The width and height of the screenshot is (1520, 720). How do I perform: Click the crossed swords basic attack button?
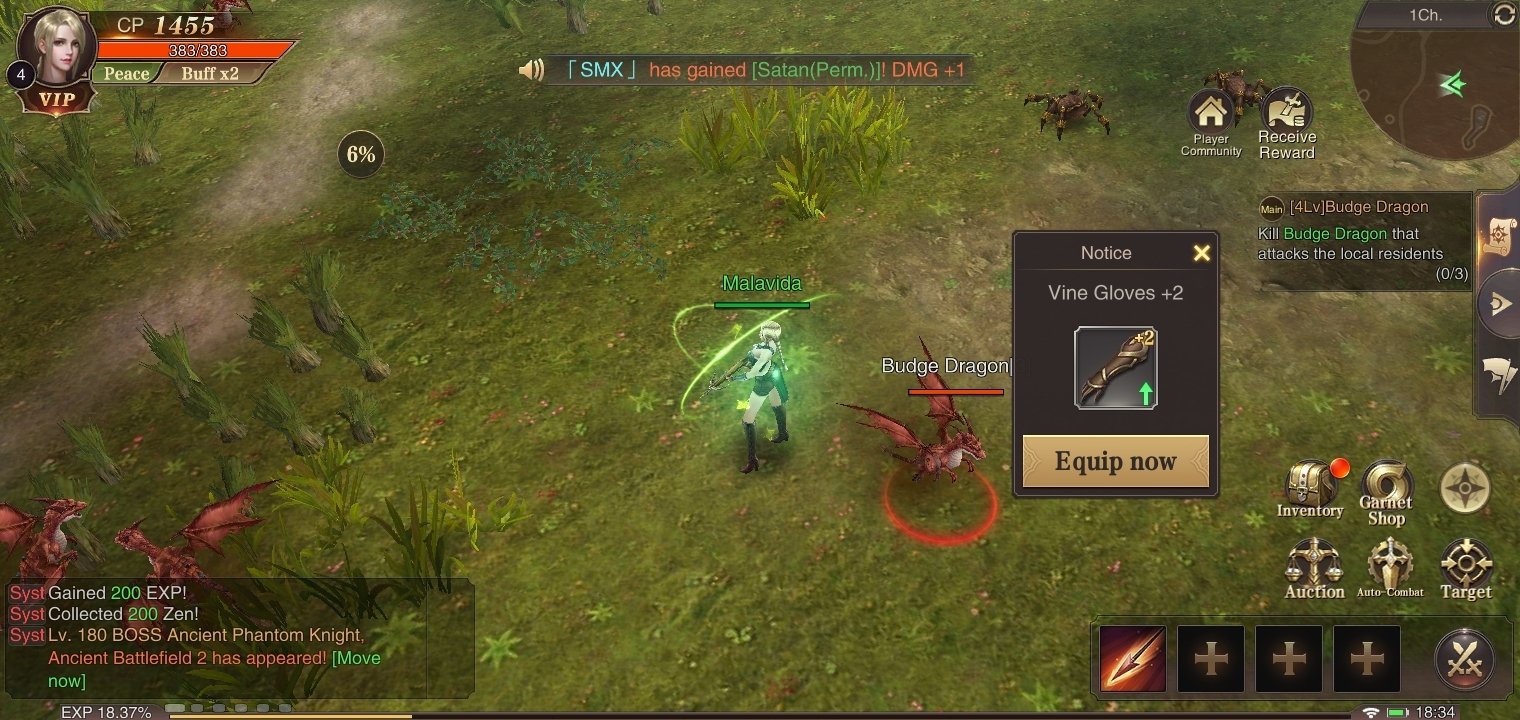tap(1465, 660)
